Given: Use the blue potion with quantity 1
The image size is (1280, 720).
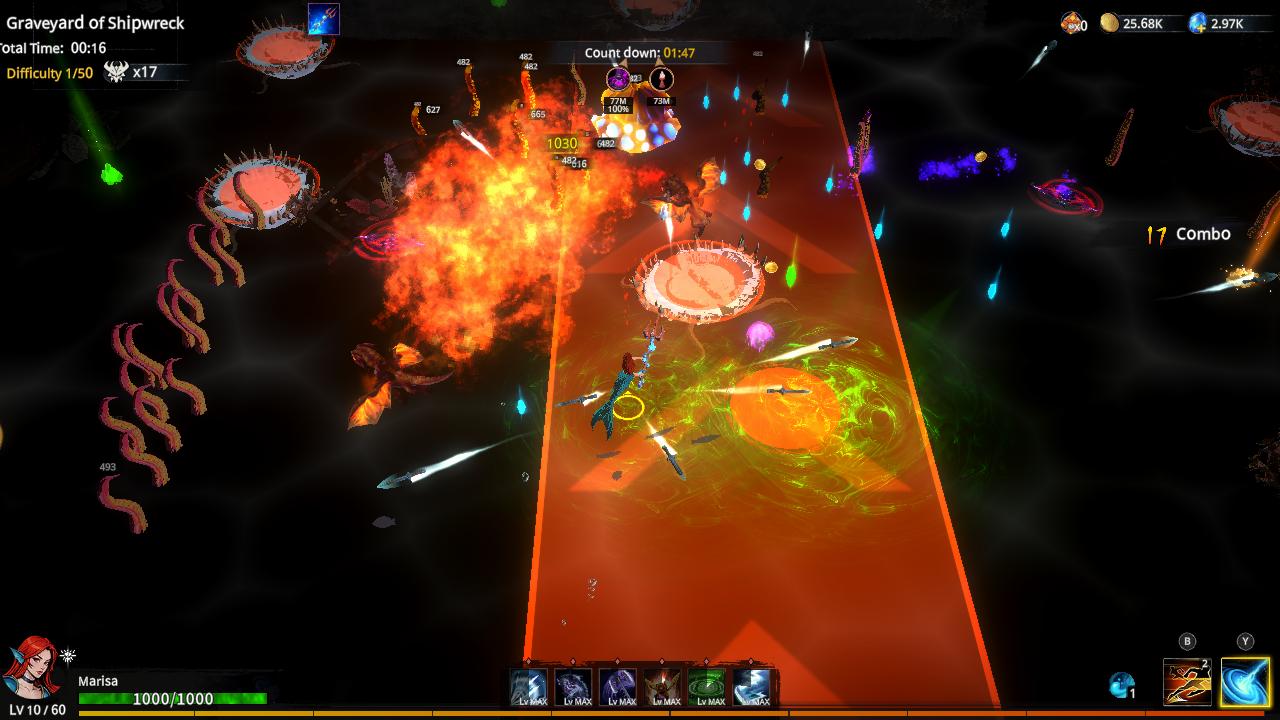Looking at the screenshot, I should coord(1121,689).
